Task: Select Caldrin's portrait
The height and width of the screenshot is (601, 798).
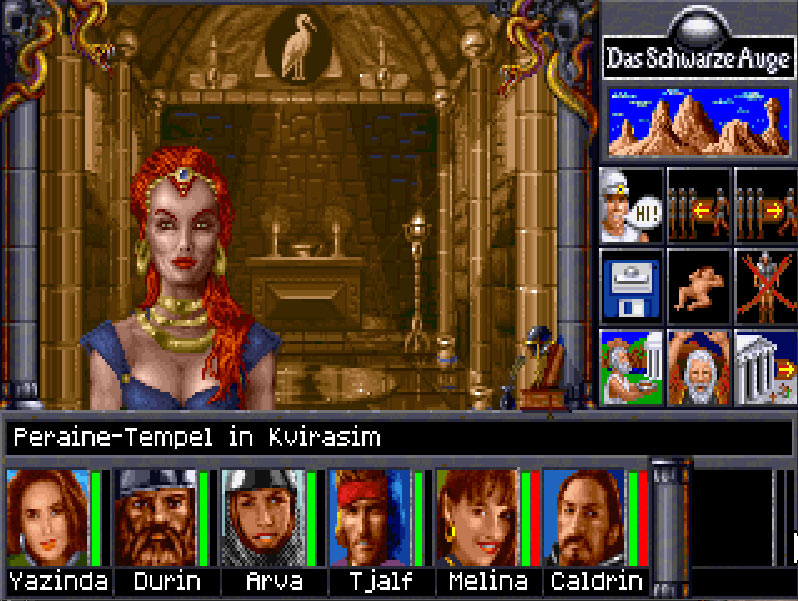Action: pyautogui.click(x=584, y=518)
